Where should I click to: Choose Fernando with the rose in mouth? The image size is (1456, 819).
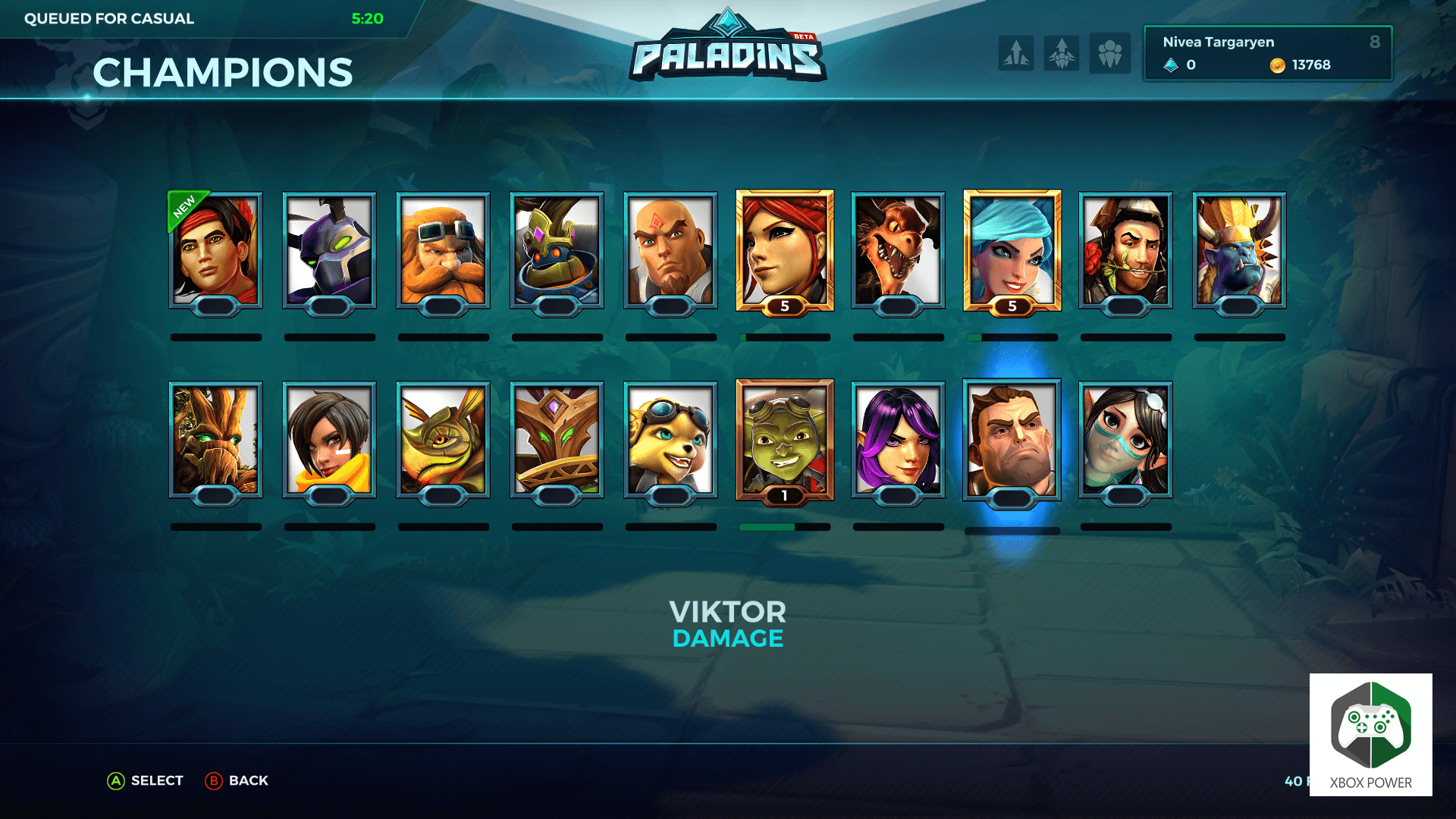(x=1125, y=250)
